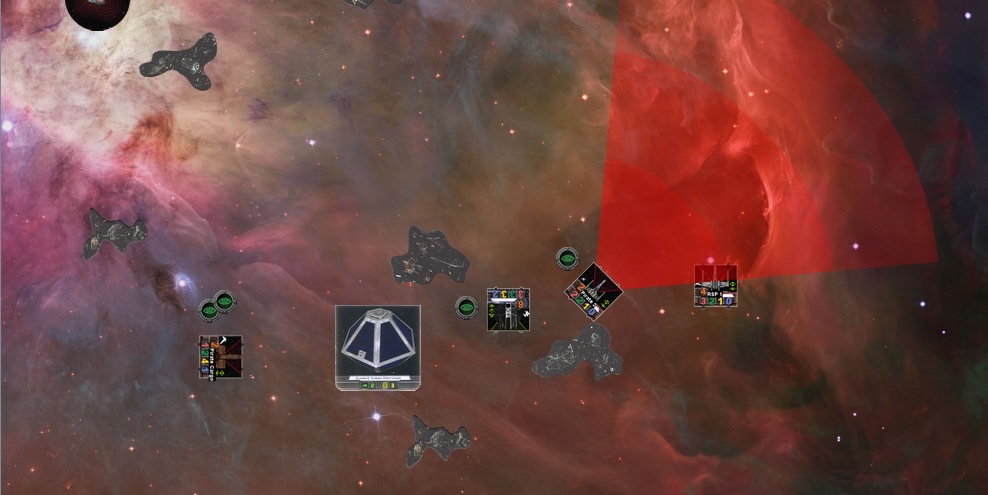Select the Class-E Cargo Container card
The image size is (988, 495).
378,347
